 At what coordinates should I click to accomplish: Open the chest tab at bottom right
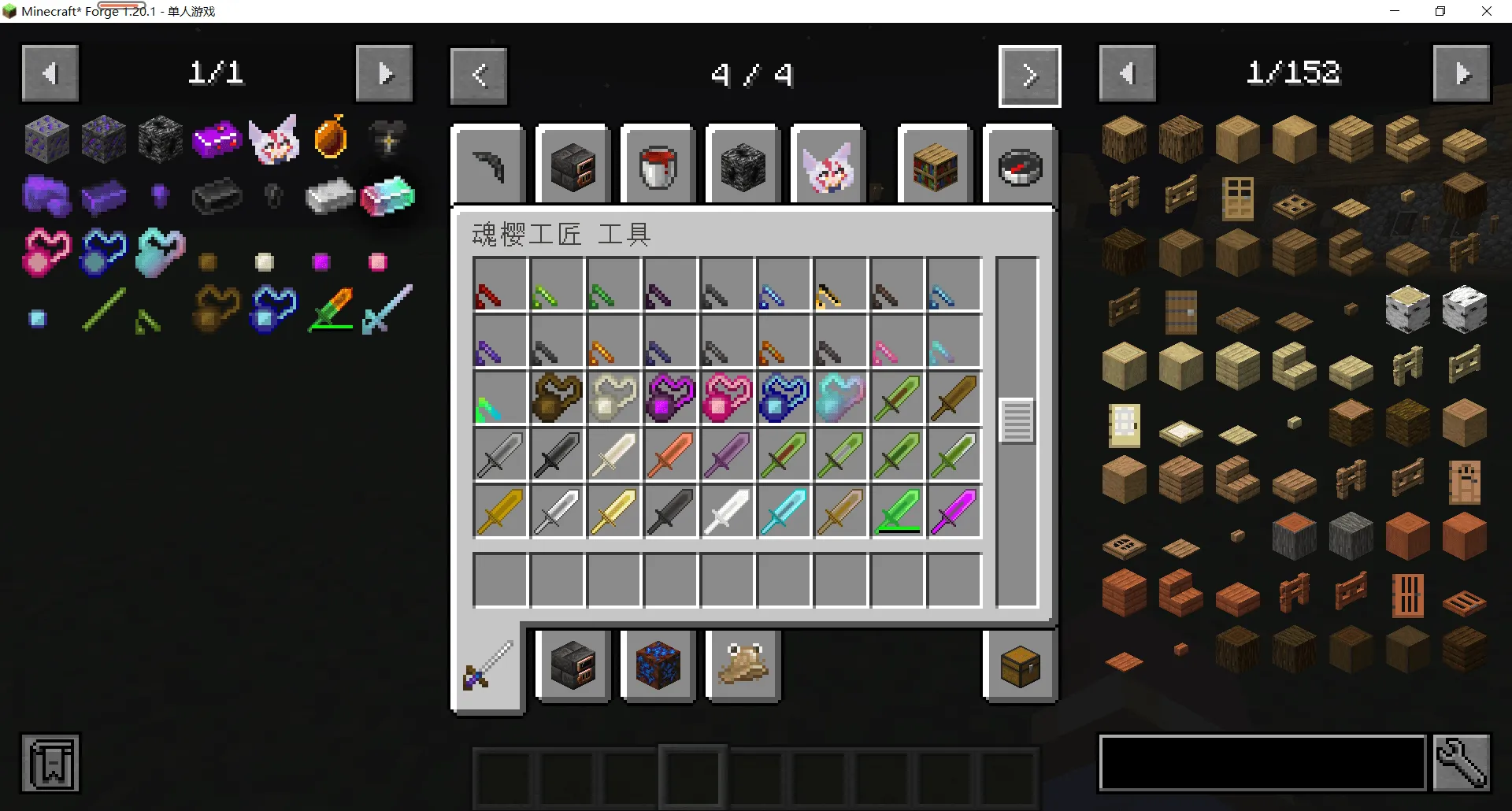click(1019, 665)
